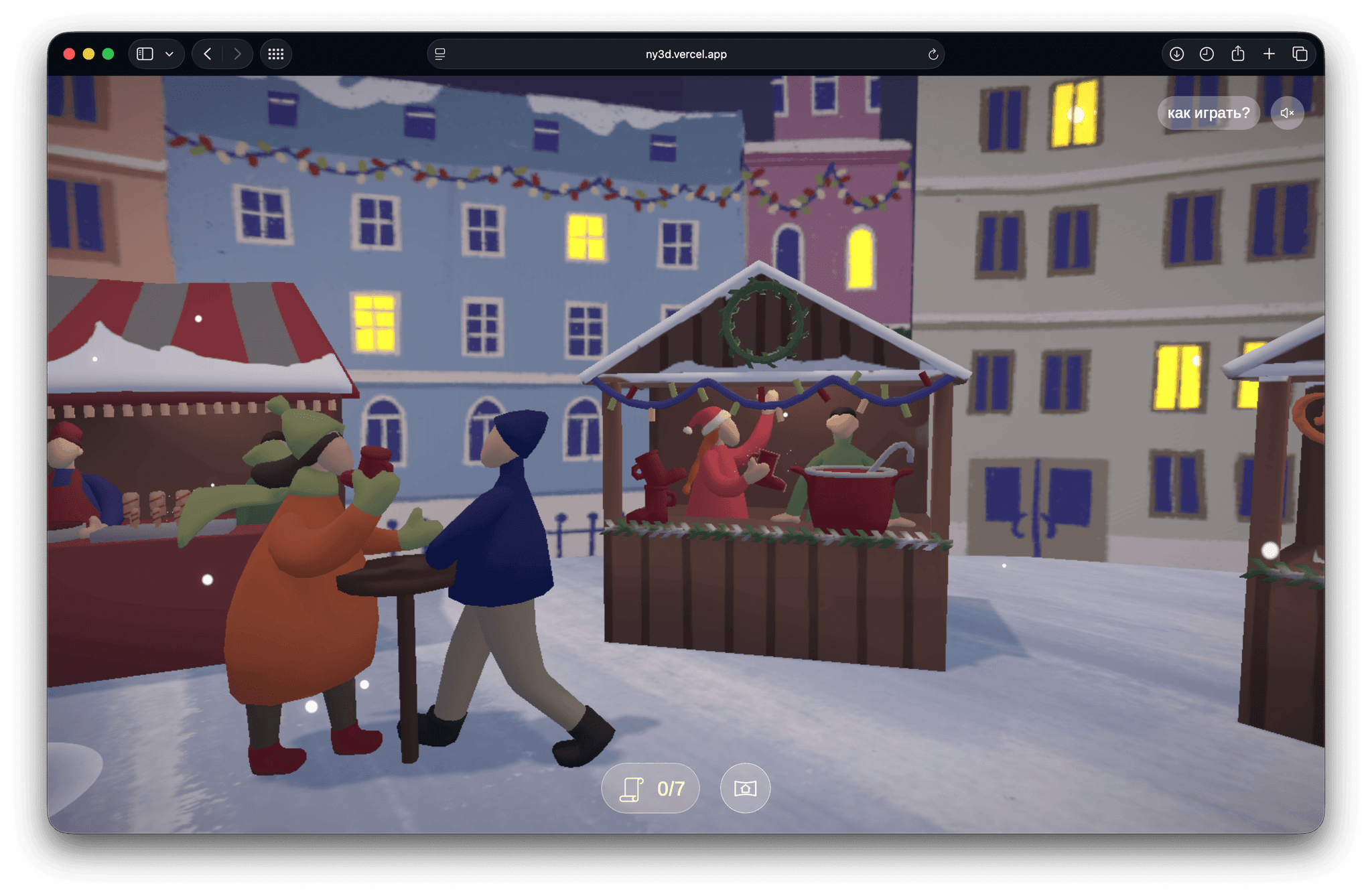
Task: Open new tab with the plus icon
Action: click(1269, 54)
